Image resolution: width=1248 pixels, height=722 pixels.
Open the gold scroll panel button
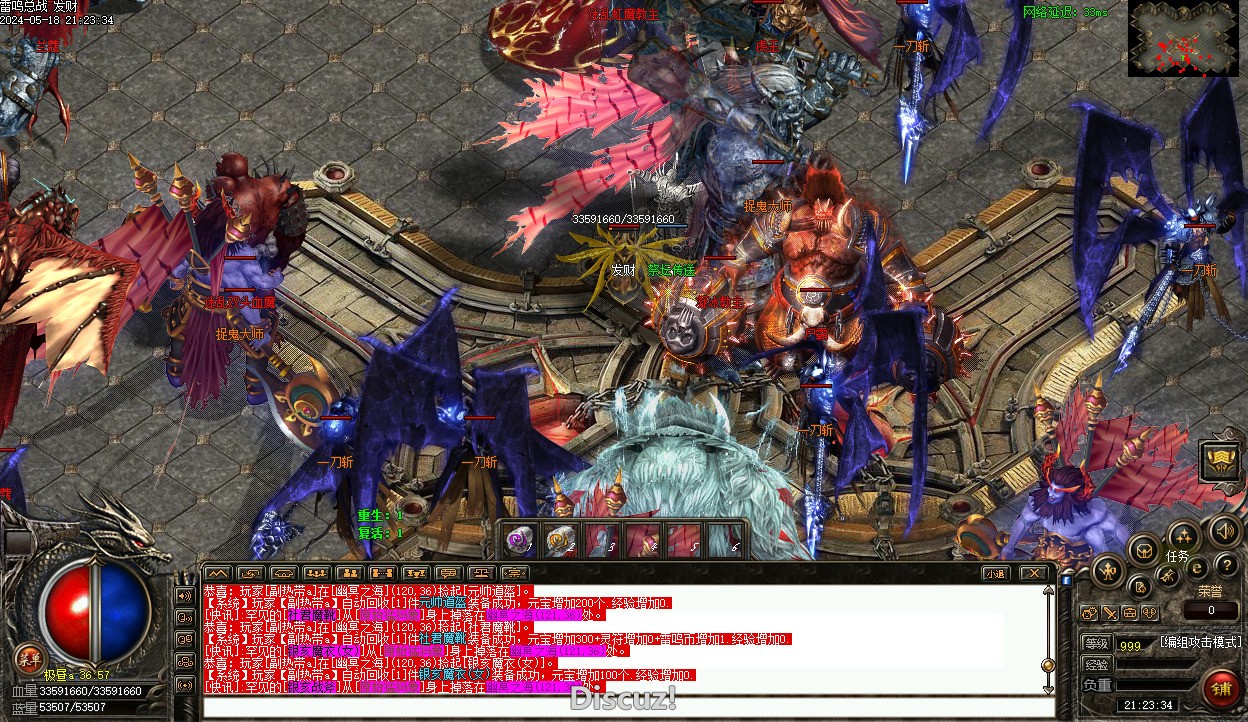1217,460
